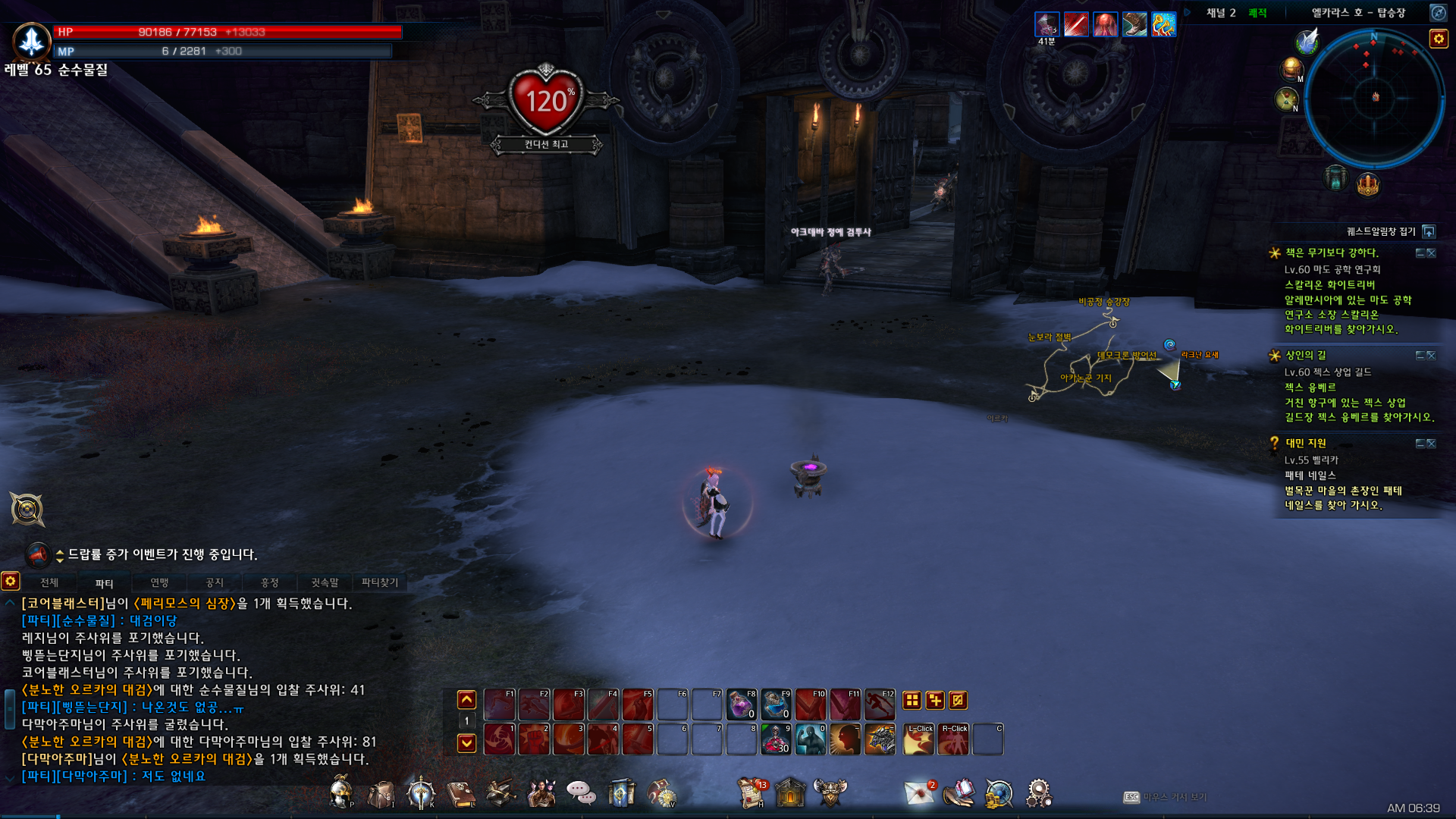Viewport: 1456px width, 819px height.
Task: Click the hotbar page down arrow
Action: pos(467,742)
